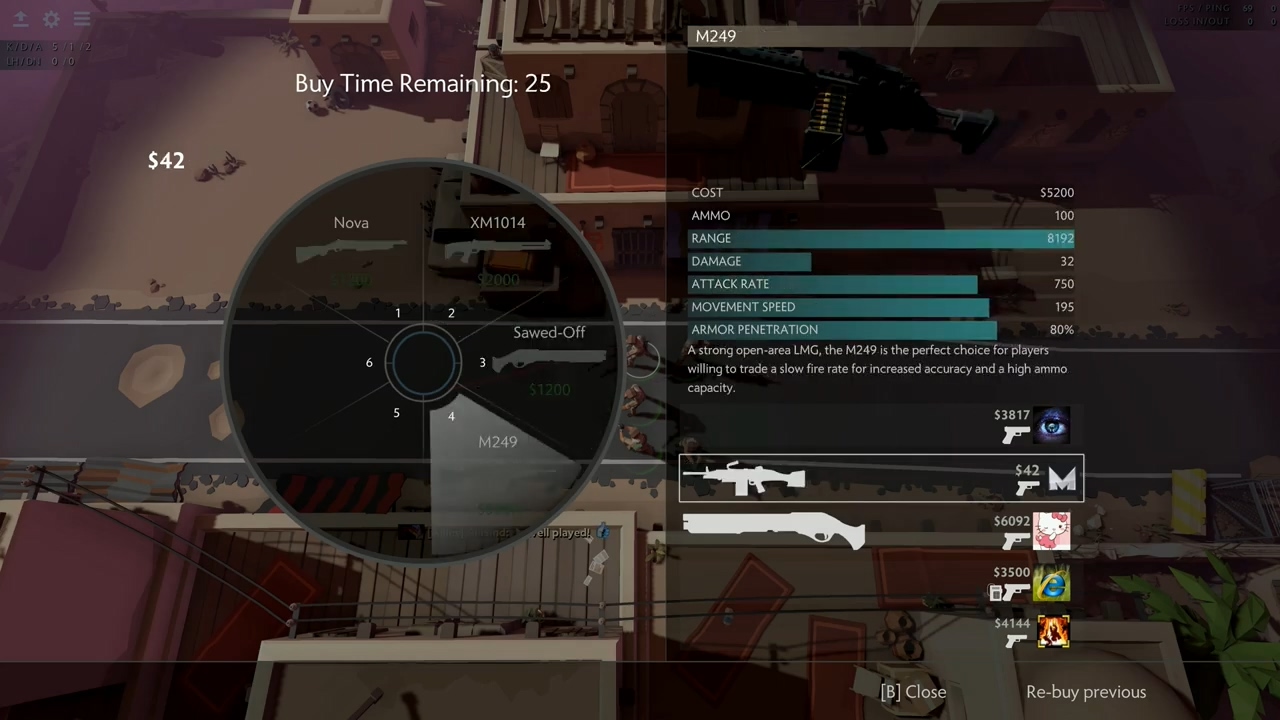Click the highlighted $42 player row
Image resolution: width=1280 pixels, height=720 pixels.
pos(880,478)
